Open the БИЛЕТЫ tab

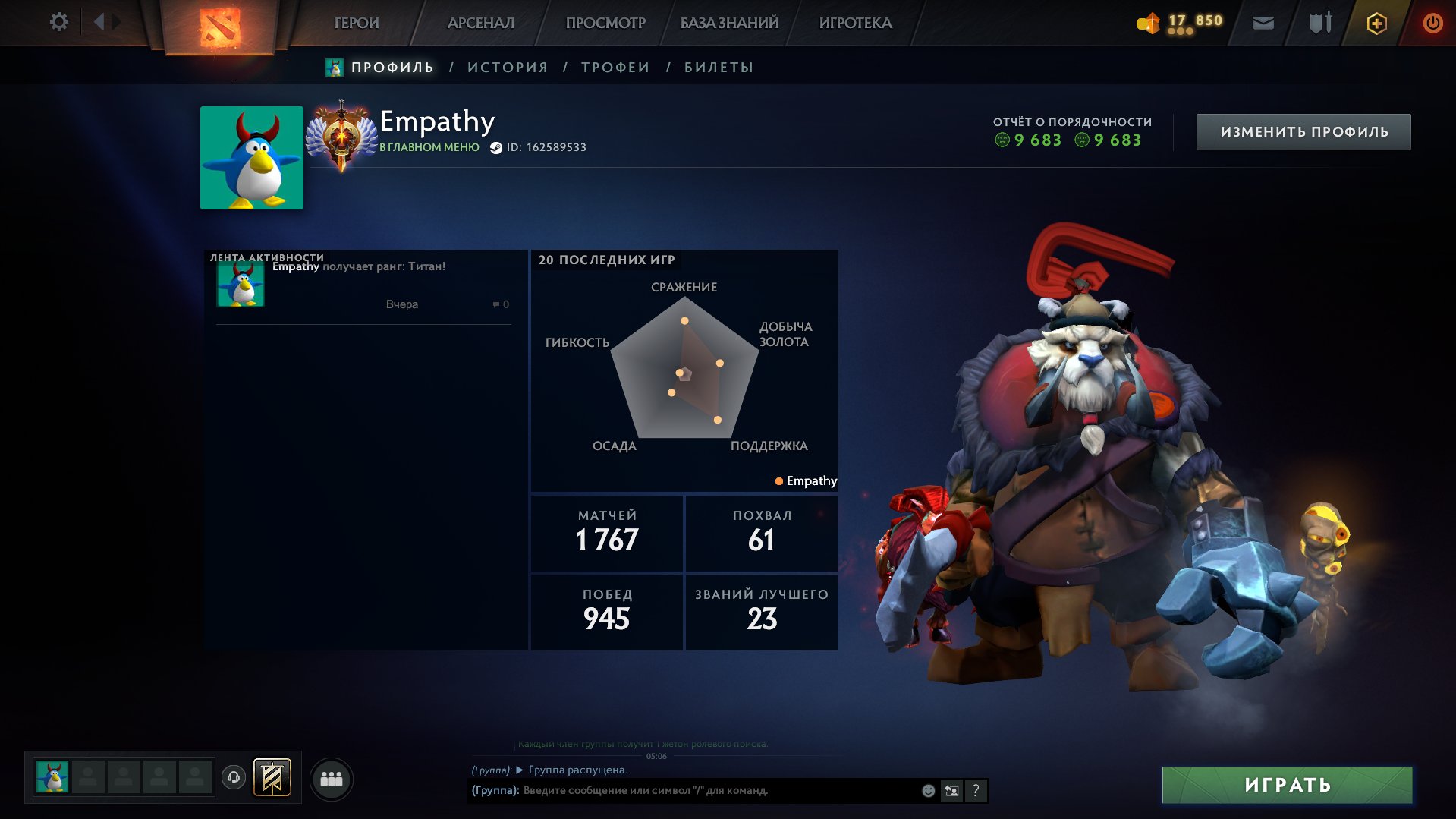(716, 67)
